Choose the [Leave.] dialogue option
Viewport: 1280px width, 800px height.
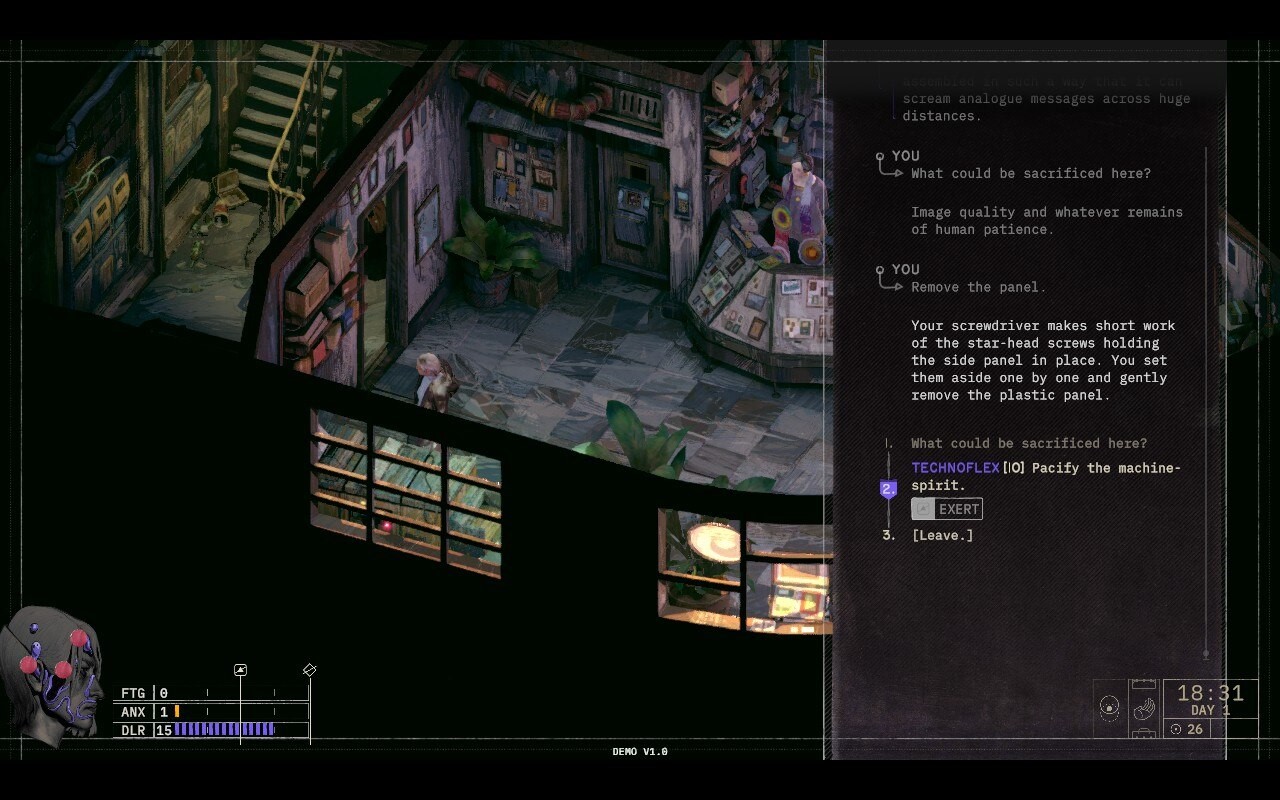(x=941, y=535)
